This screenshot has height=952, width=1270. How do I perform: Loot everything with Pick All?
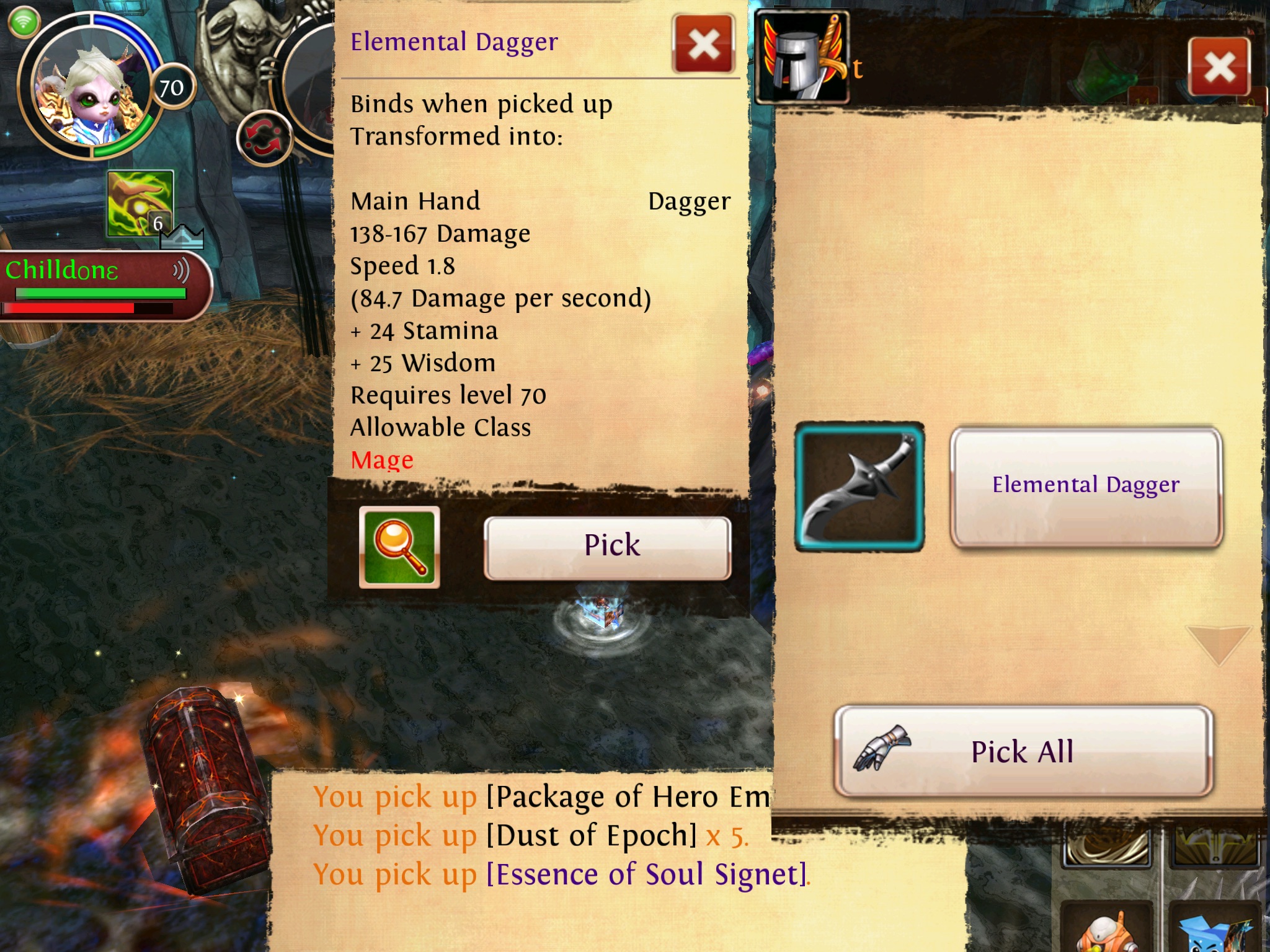(x=1023, y=751)
